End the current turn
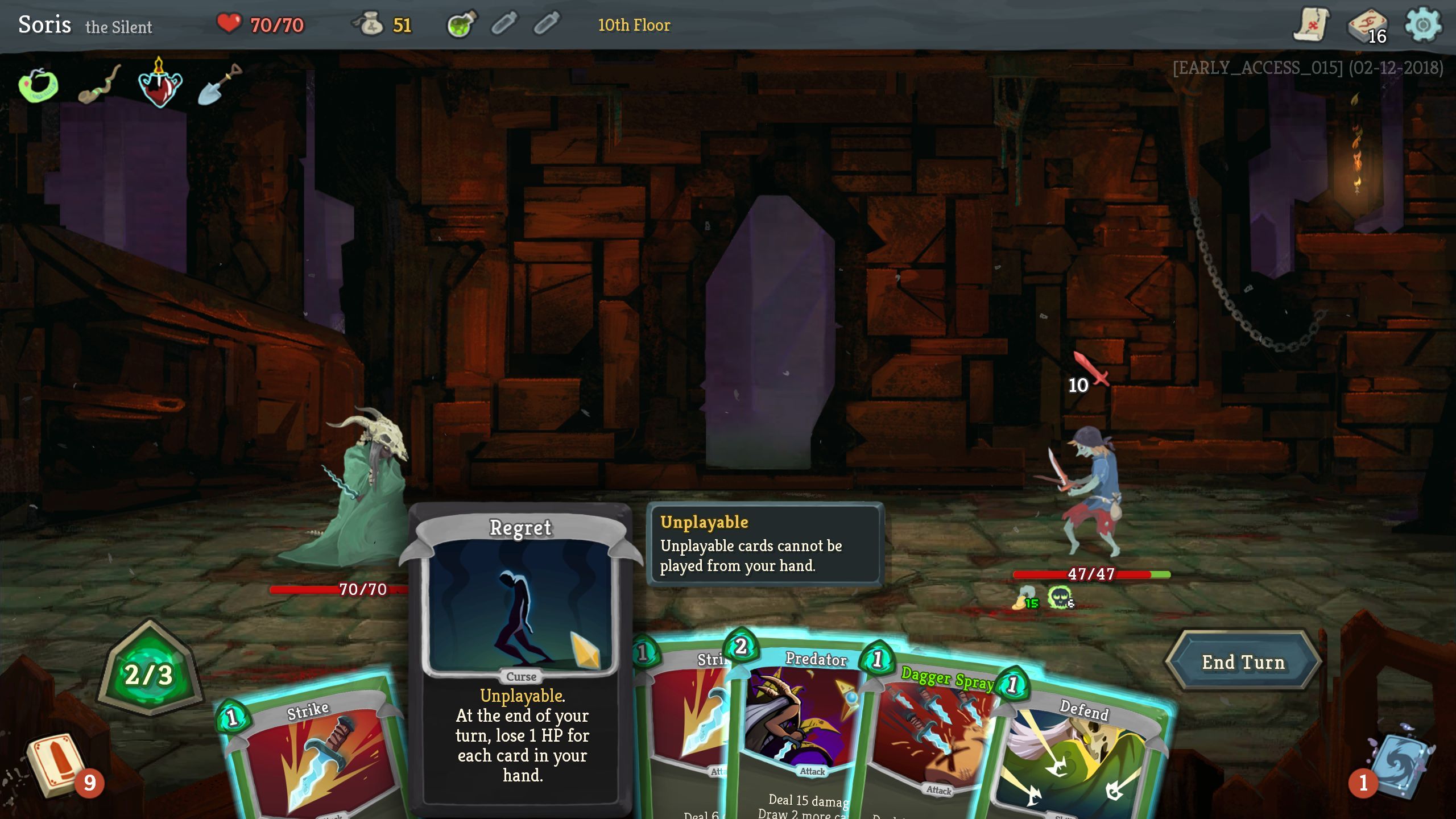 [x=1243, y=662]
